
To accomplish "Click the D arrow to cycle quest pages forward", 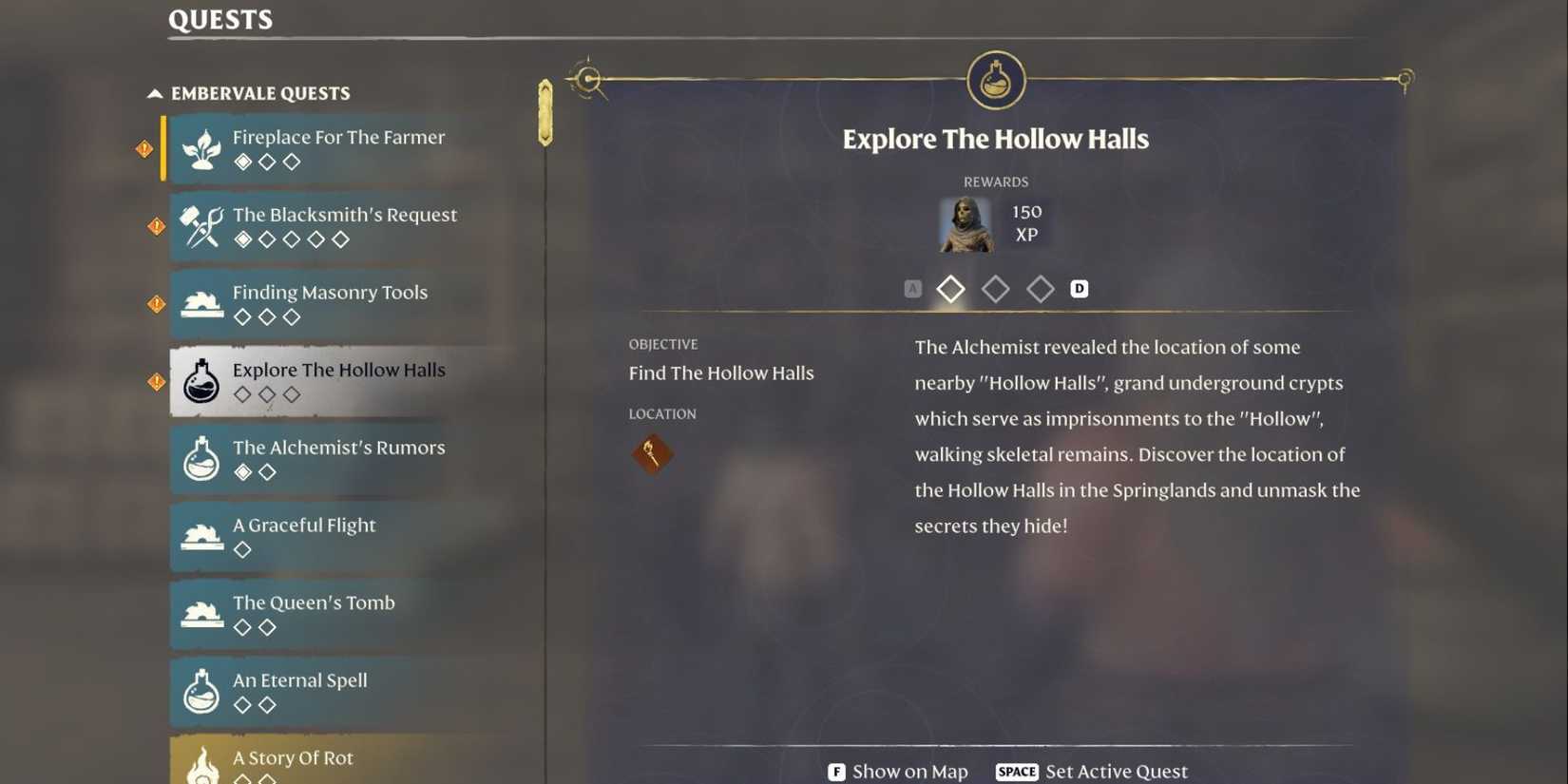I will coord(1079,288).
